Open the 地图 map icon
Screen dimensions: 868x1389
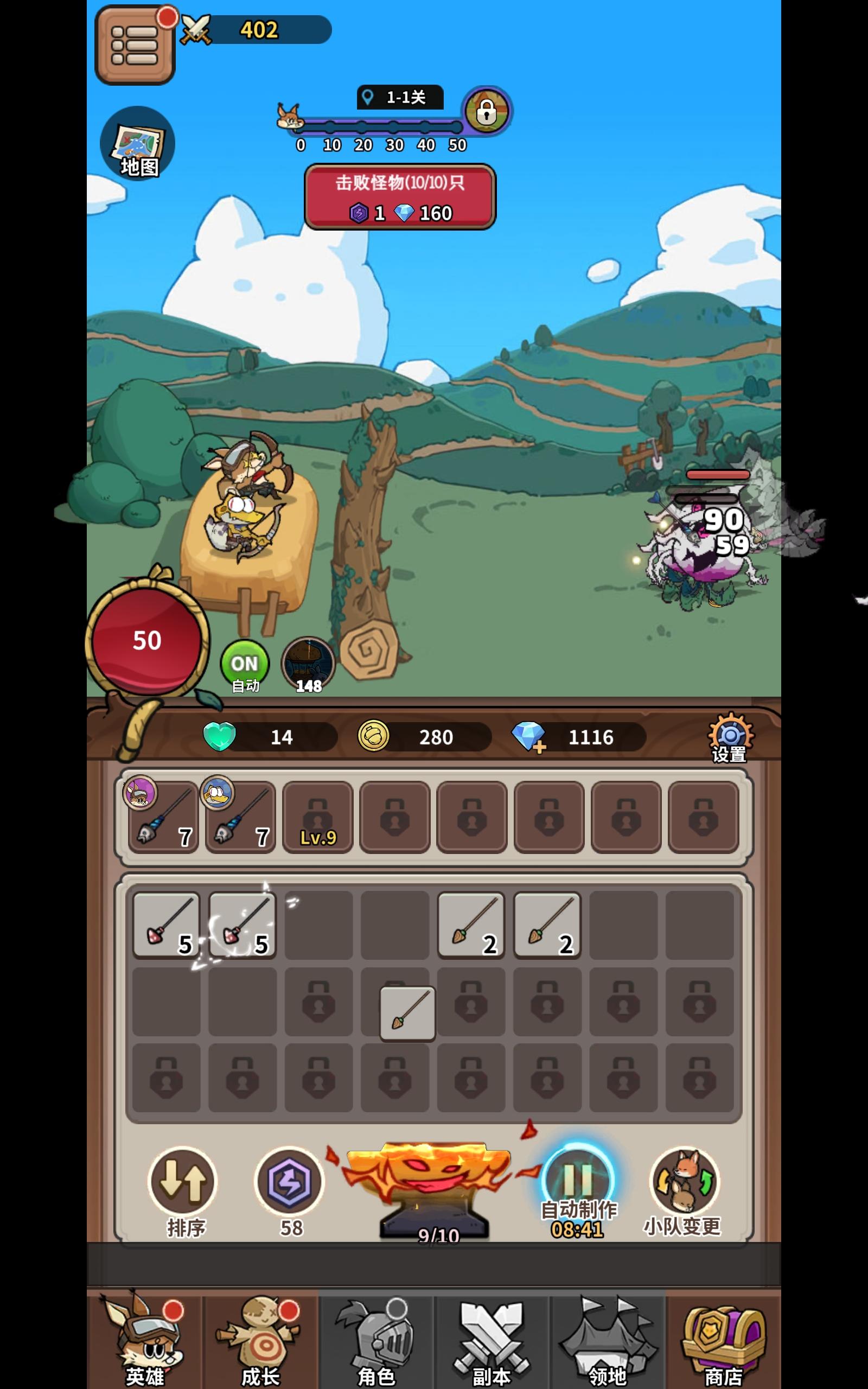(x=137, y=144)
